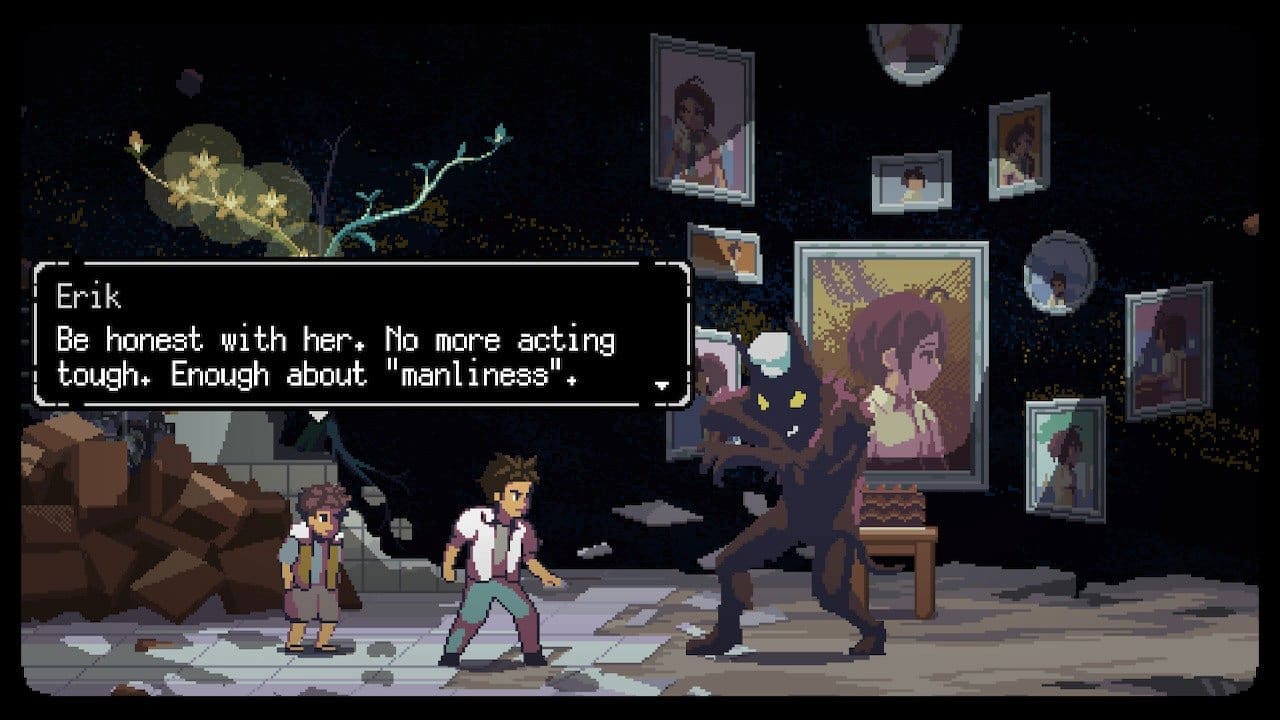The image size is (1280, 720).
Task: Click the dialogue advance arrow
Action: [x=663, y=384]
